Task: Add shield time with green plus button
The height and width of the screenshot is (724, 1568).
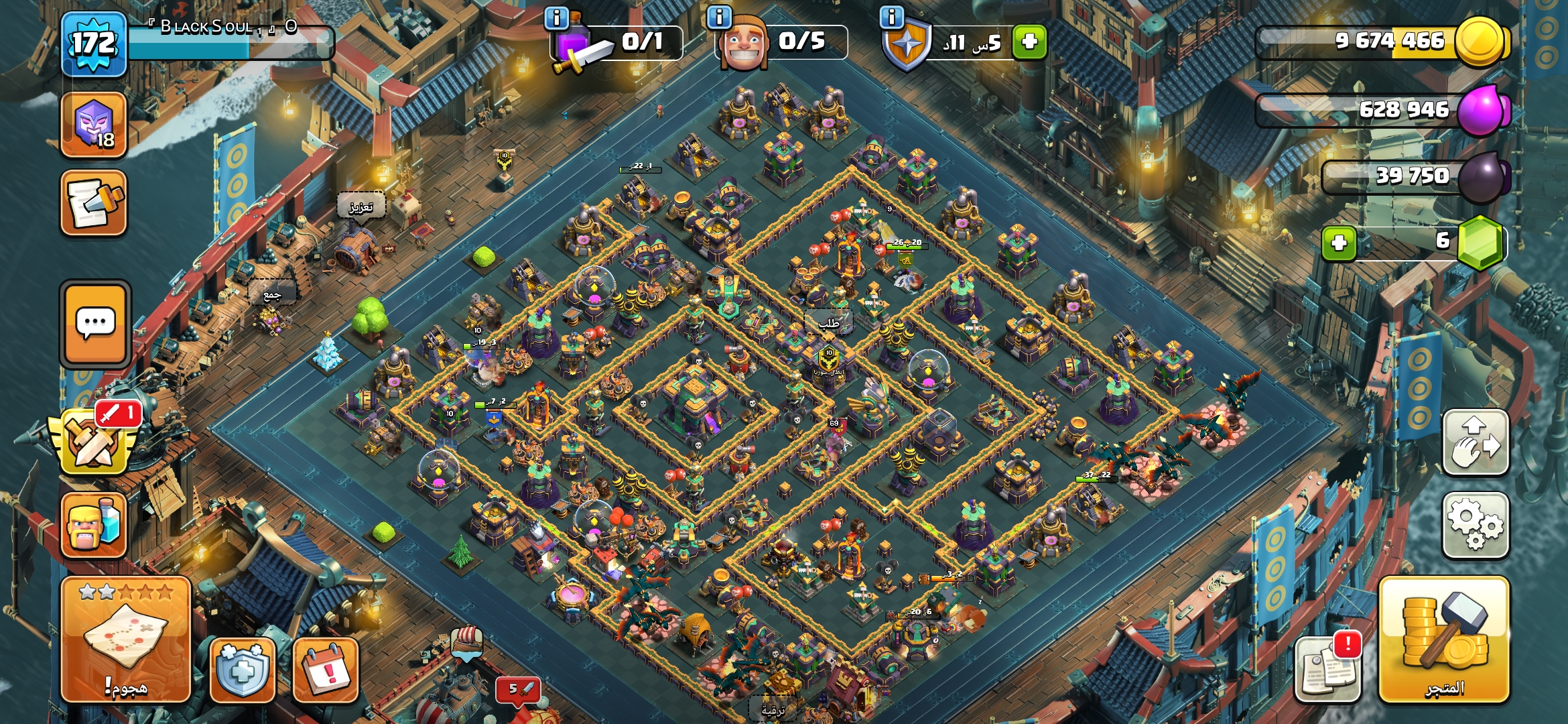Action: [1029, 42]
